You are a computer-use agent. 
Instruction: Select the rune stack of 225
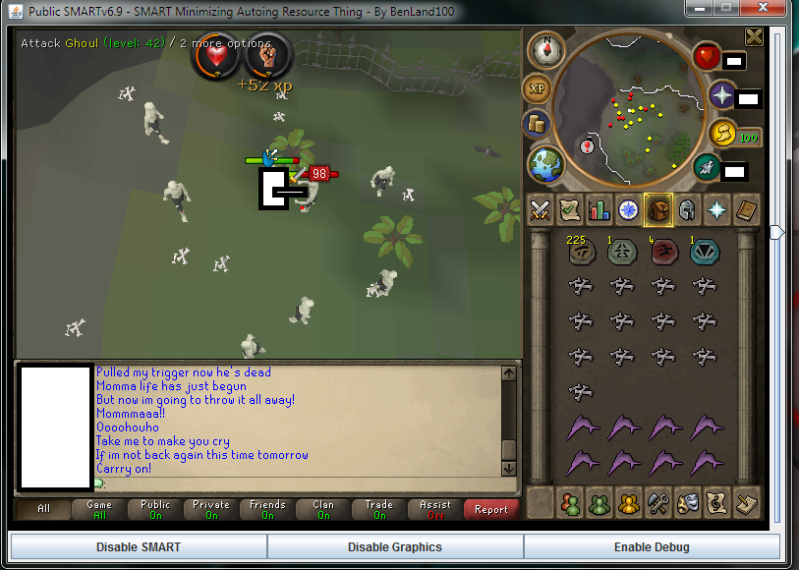pos(579,251)
